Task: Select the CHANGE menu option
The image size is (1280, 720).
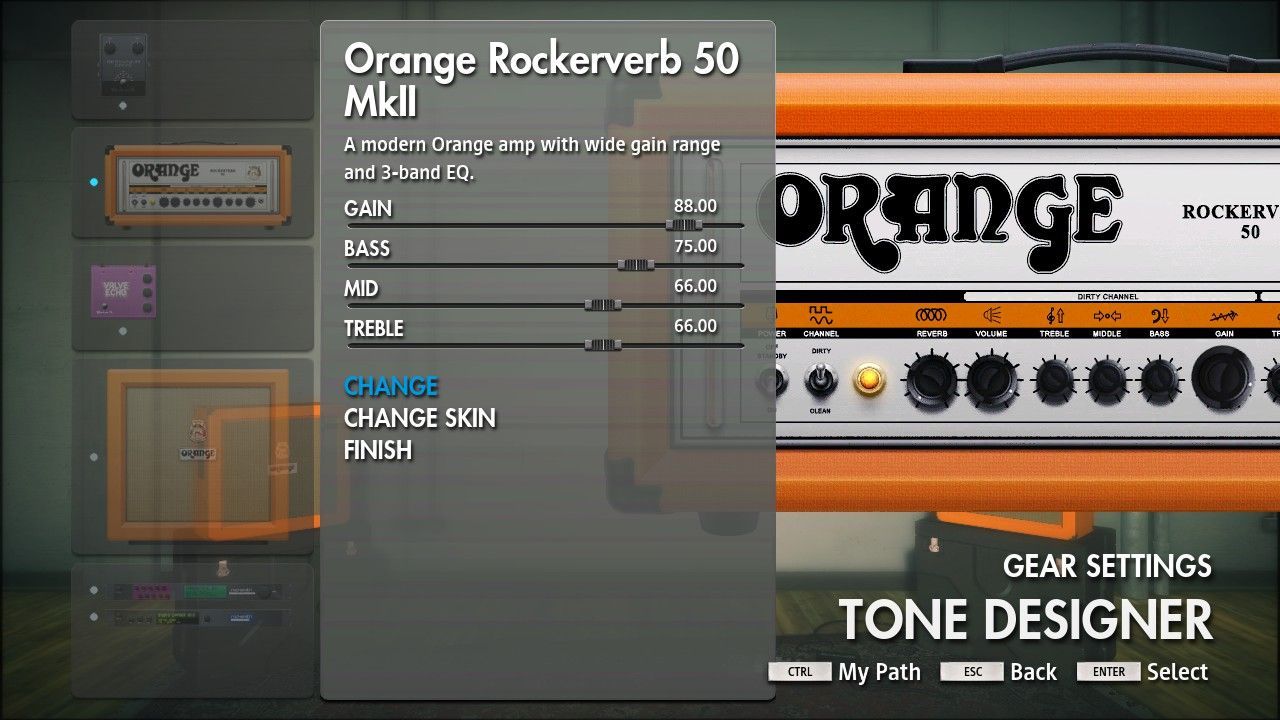Action: (391, 386)
